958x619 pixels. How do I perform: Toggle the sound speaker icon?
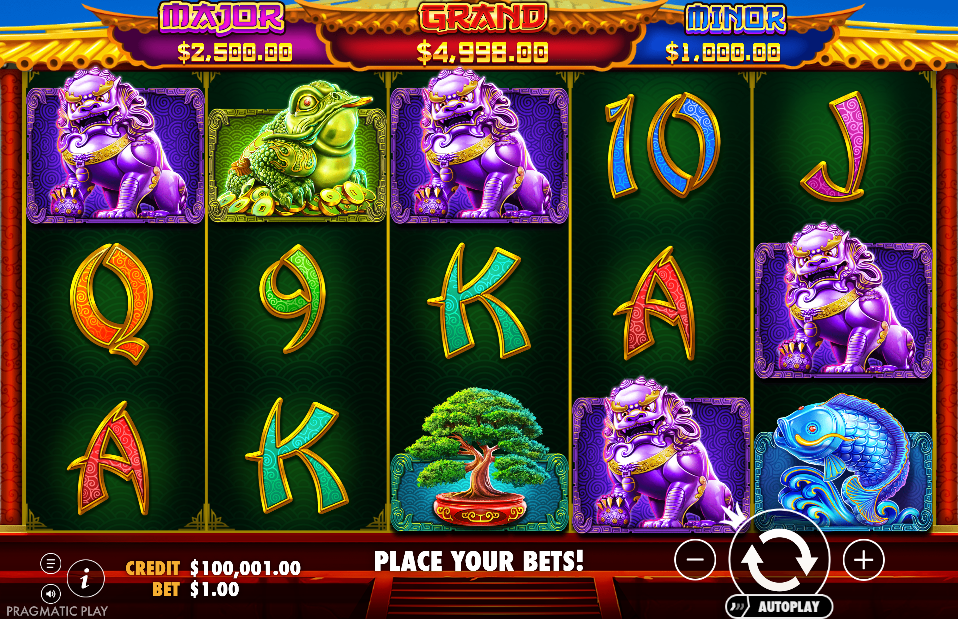point(50,592)
